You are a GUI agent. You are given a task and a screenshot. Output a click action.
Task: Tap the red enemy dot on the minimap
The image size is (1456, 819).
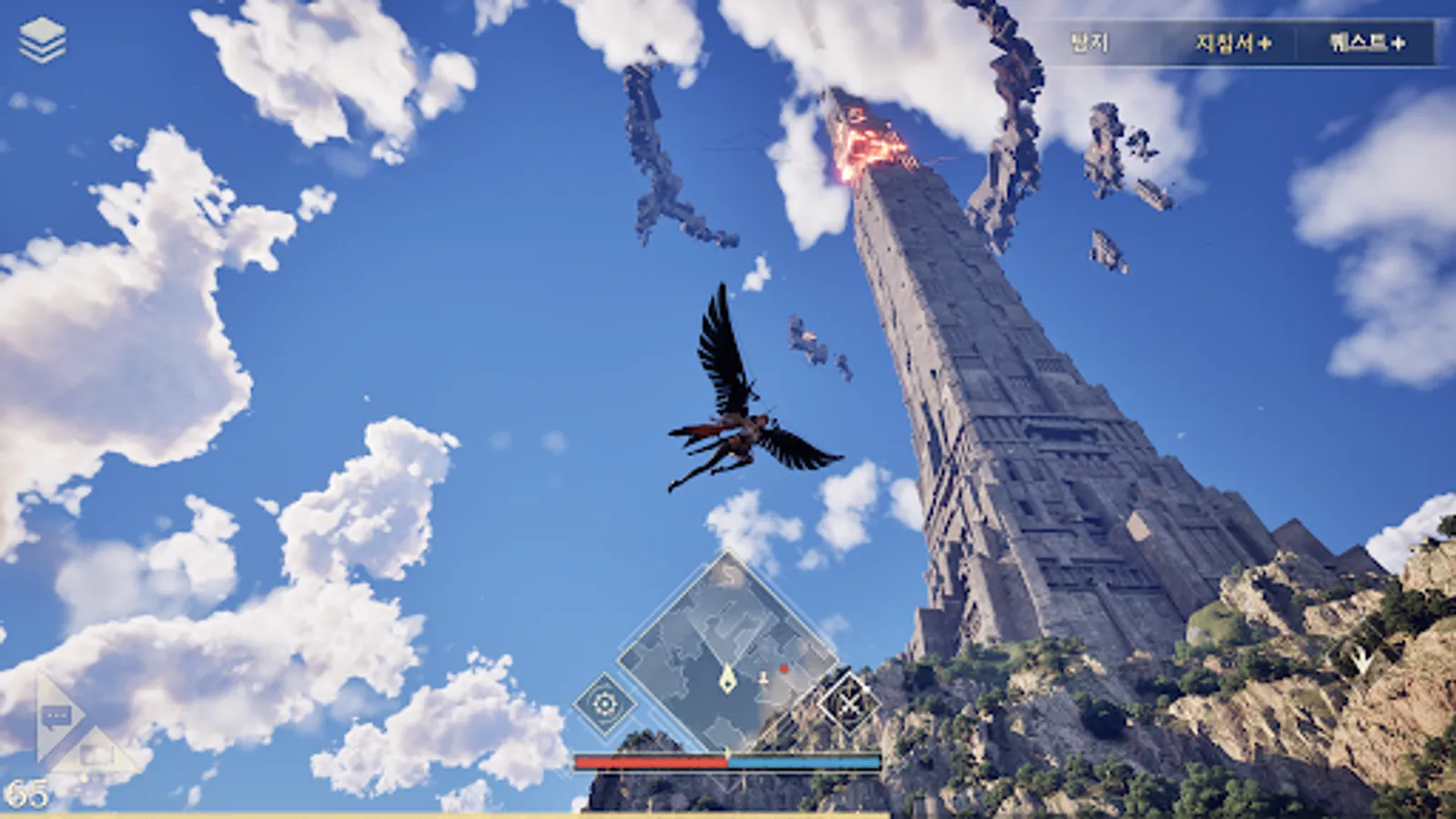783,667
